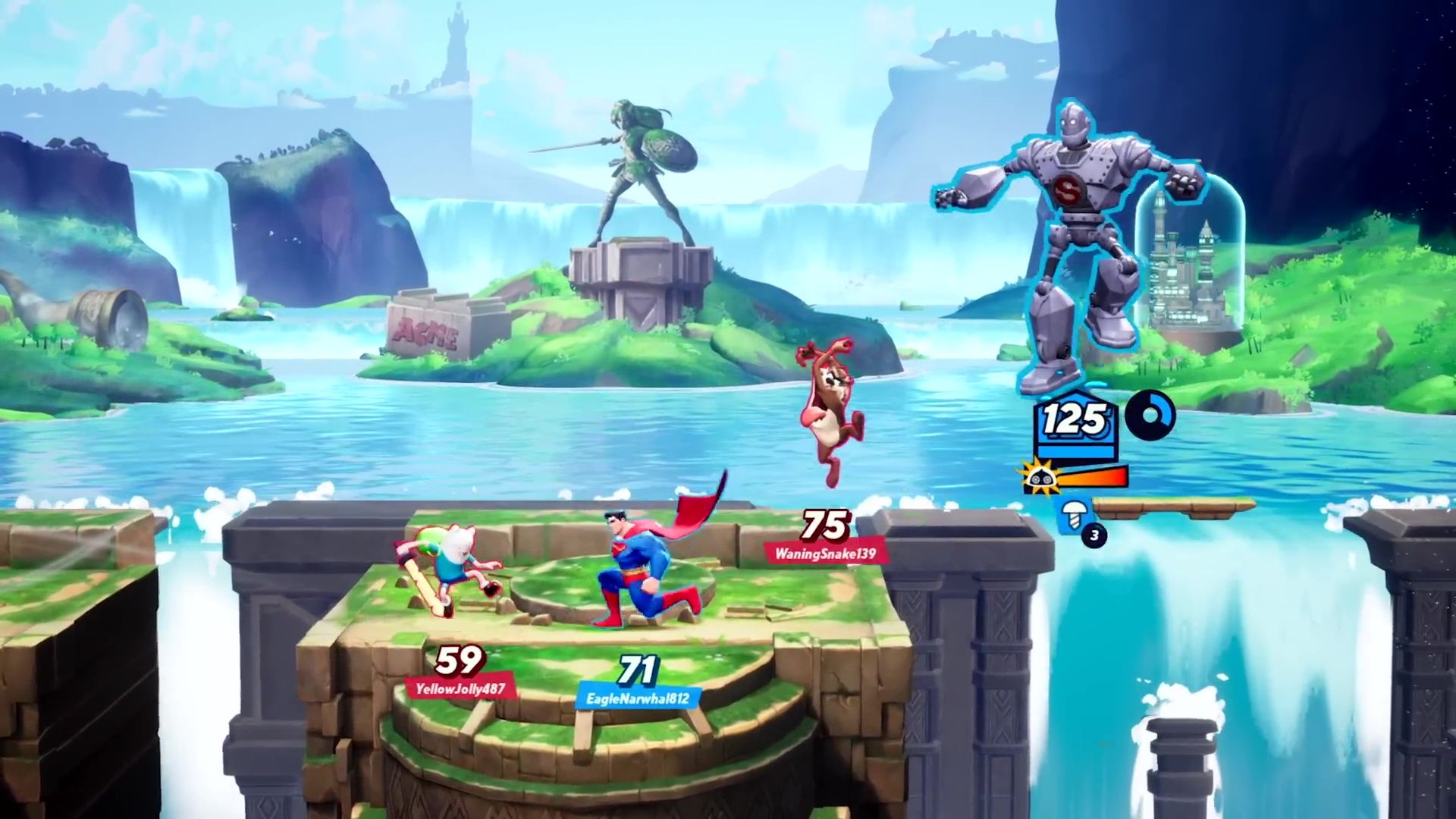Expand the WaningSnake139 nameplate
This screenshot has width=1456, height=819.
[x=828, y=552]
